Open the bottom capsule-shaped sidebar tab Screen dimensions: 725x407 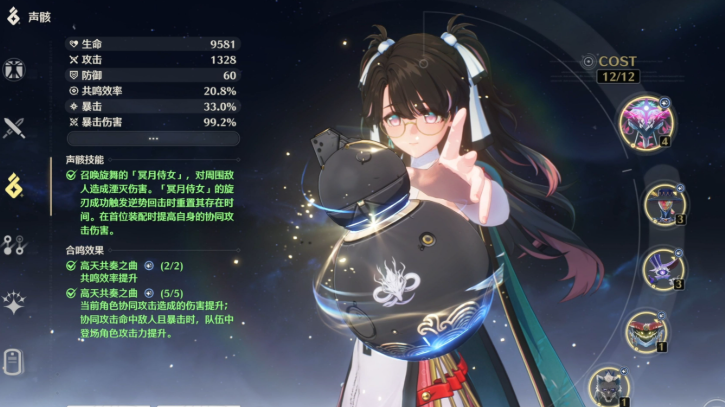pos(14,359)
